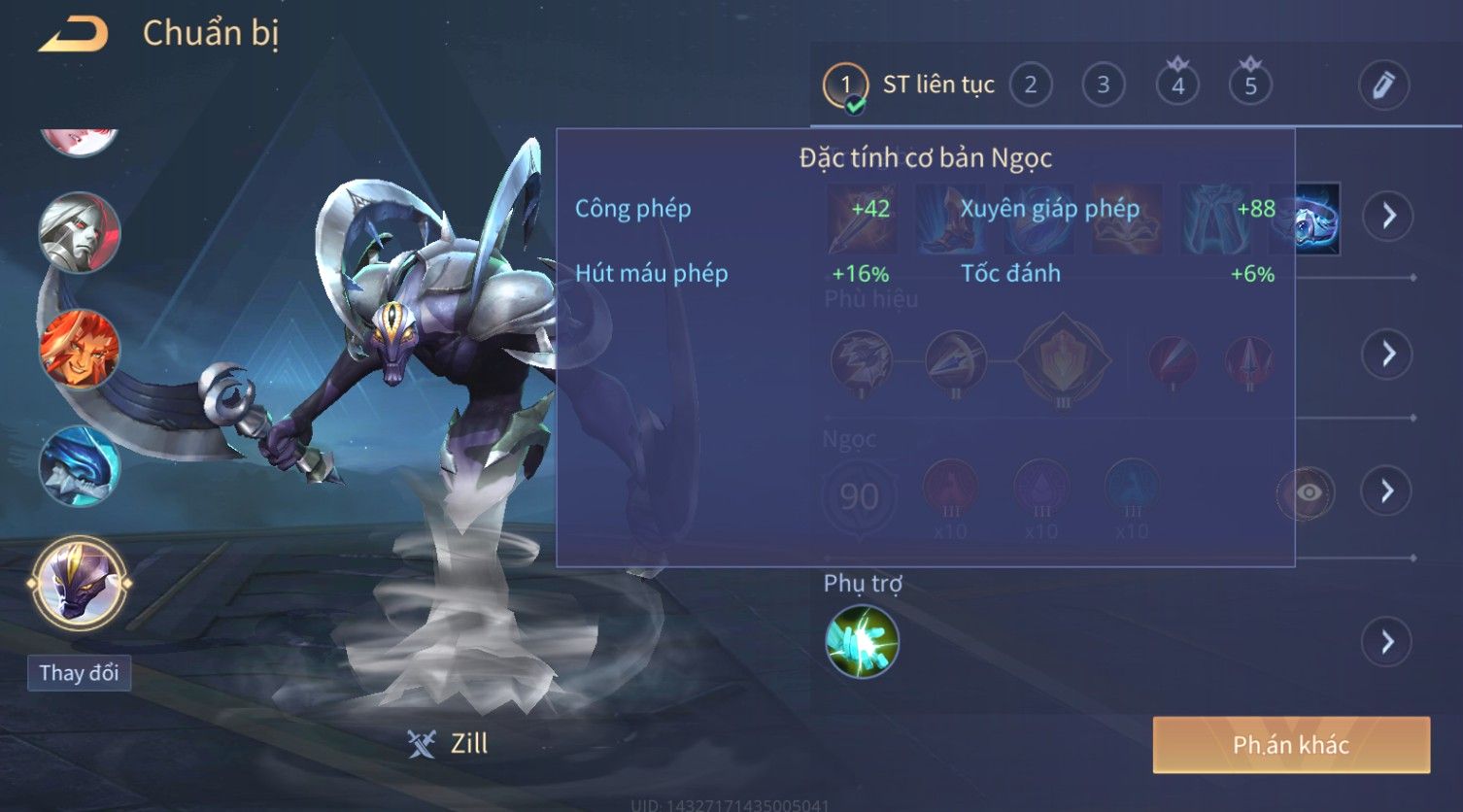Select the highlighted Zill hero portrait
Image resolution: width=1463 pixels, height=812 pixels.
(80, 584)
